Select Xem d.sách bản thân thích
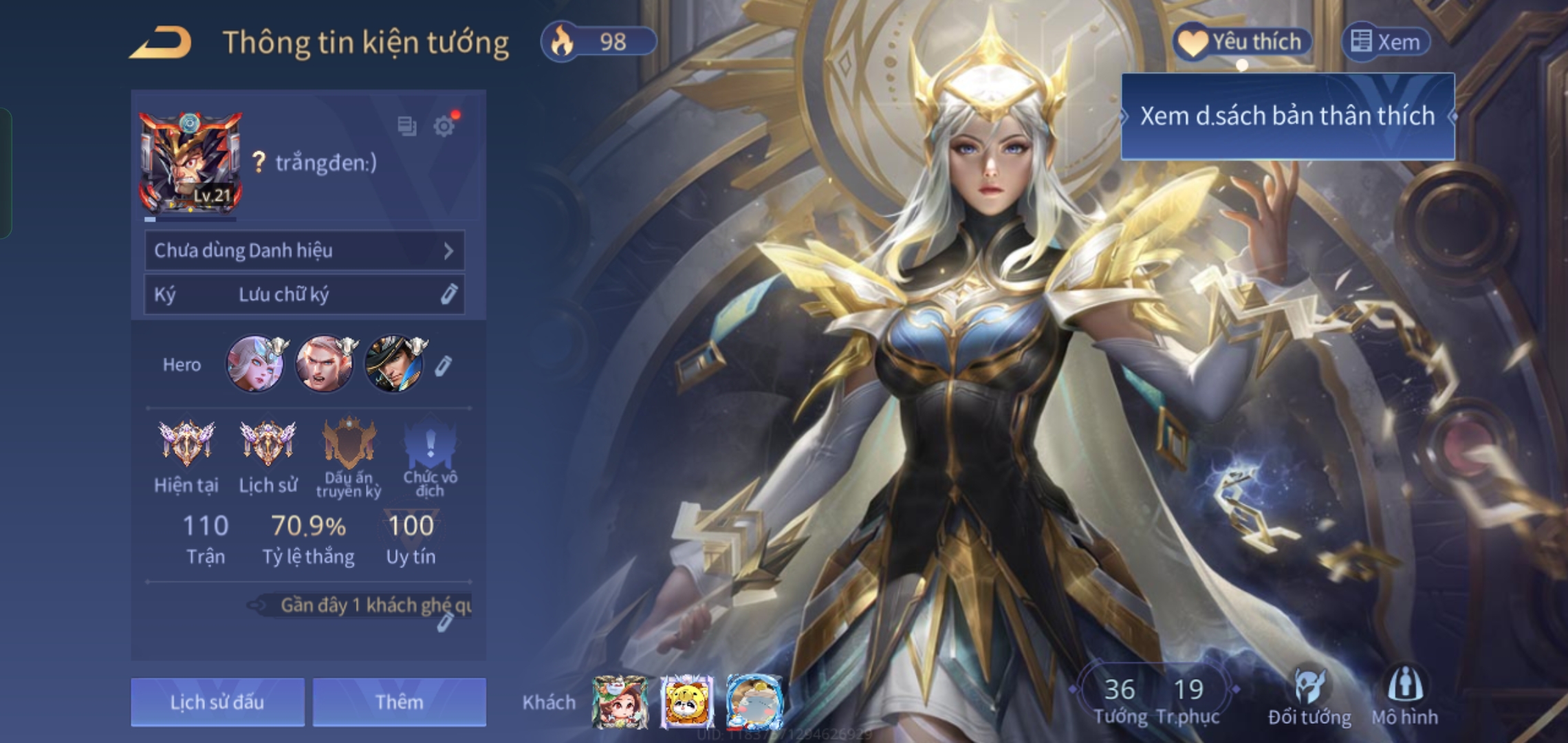 coord(1287,116)
